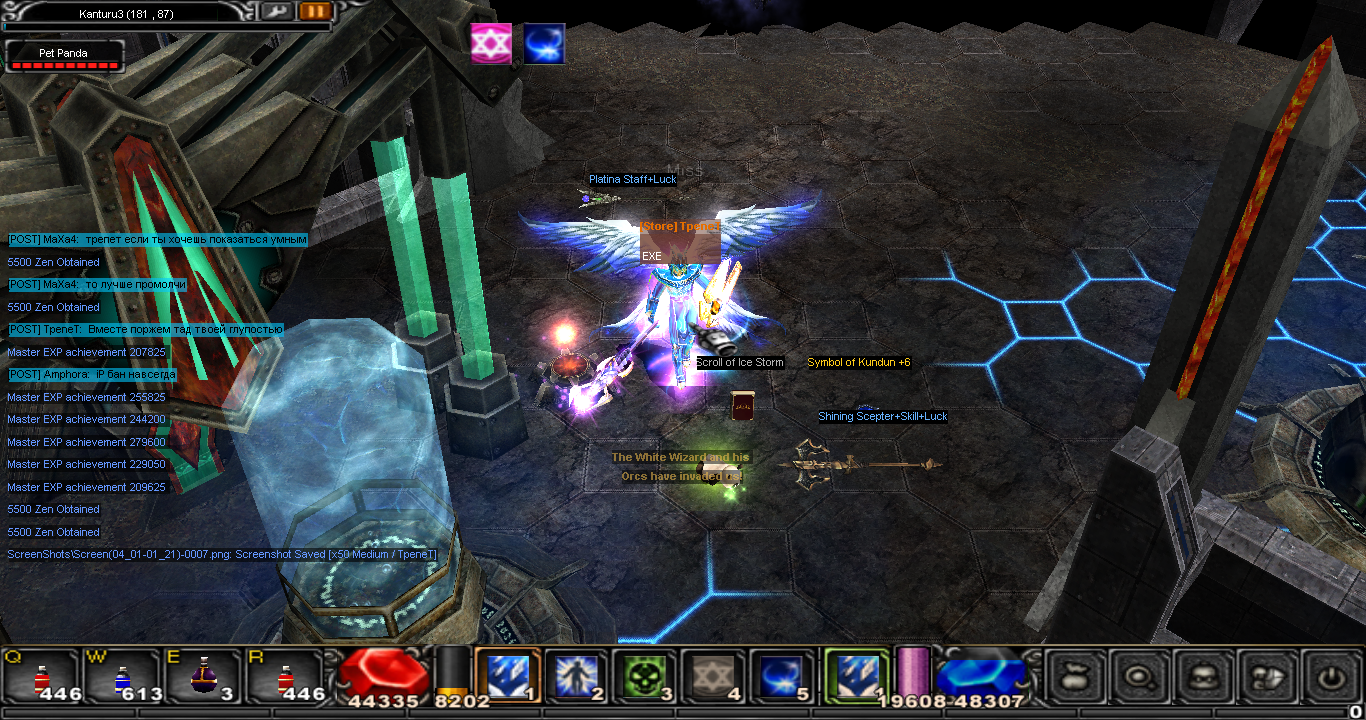Activate the glowing figure skill in slot 2
Viewport: 1366px width, 720px height.
point(576,676)
